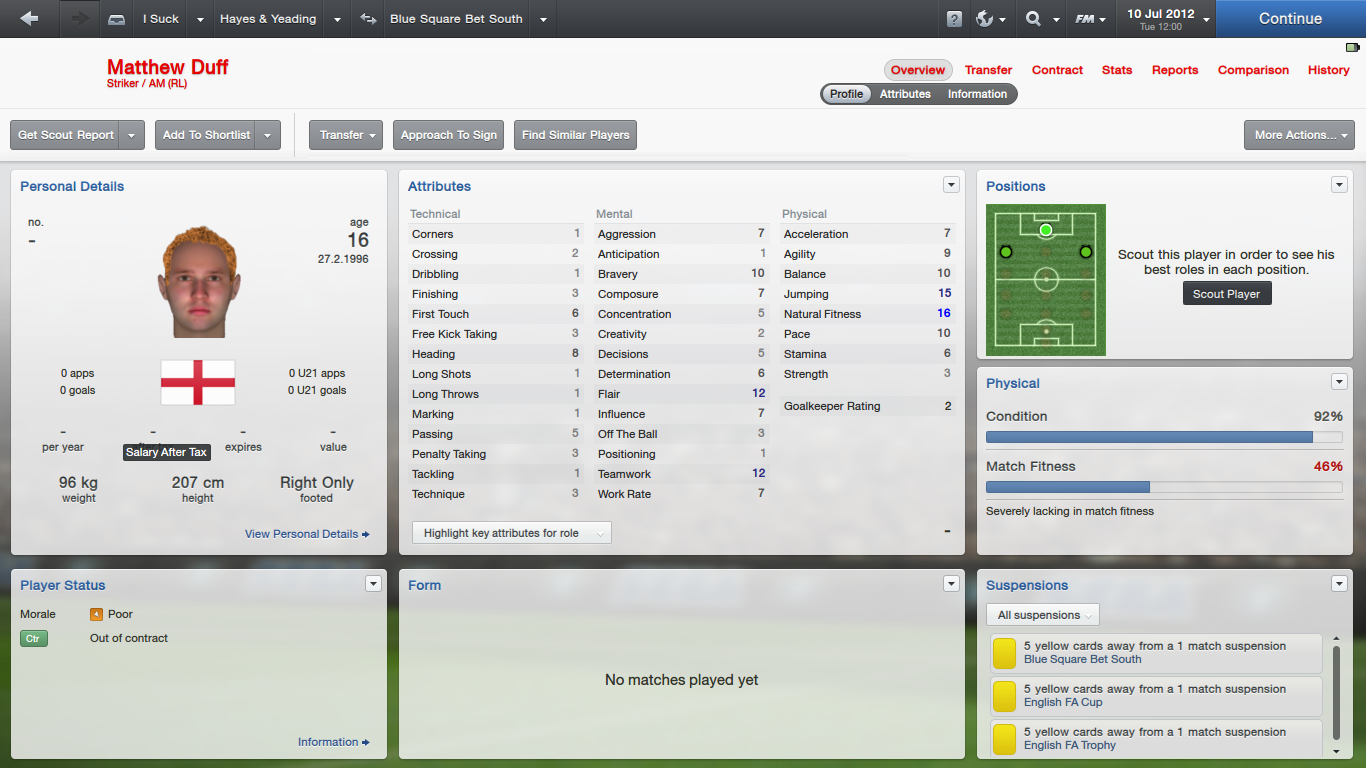This screenshot has width=1366, height=768.
Task: Select the Information sub-tab
Action: pyautogui.click(x=977, y=94)
